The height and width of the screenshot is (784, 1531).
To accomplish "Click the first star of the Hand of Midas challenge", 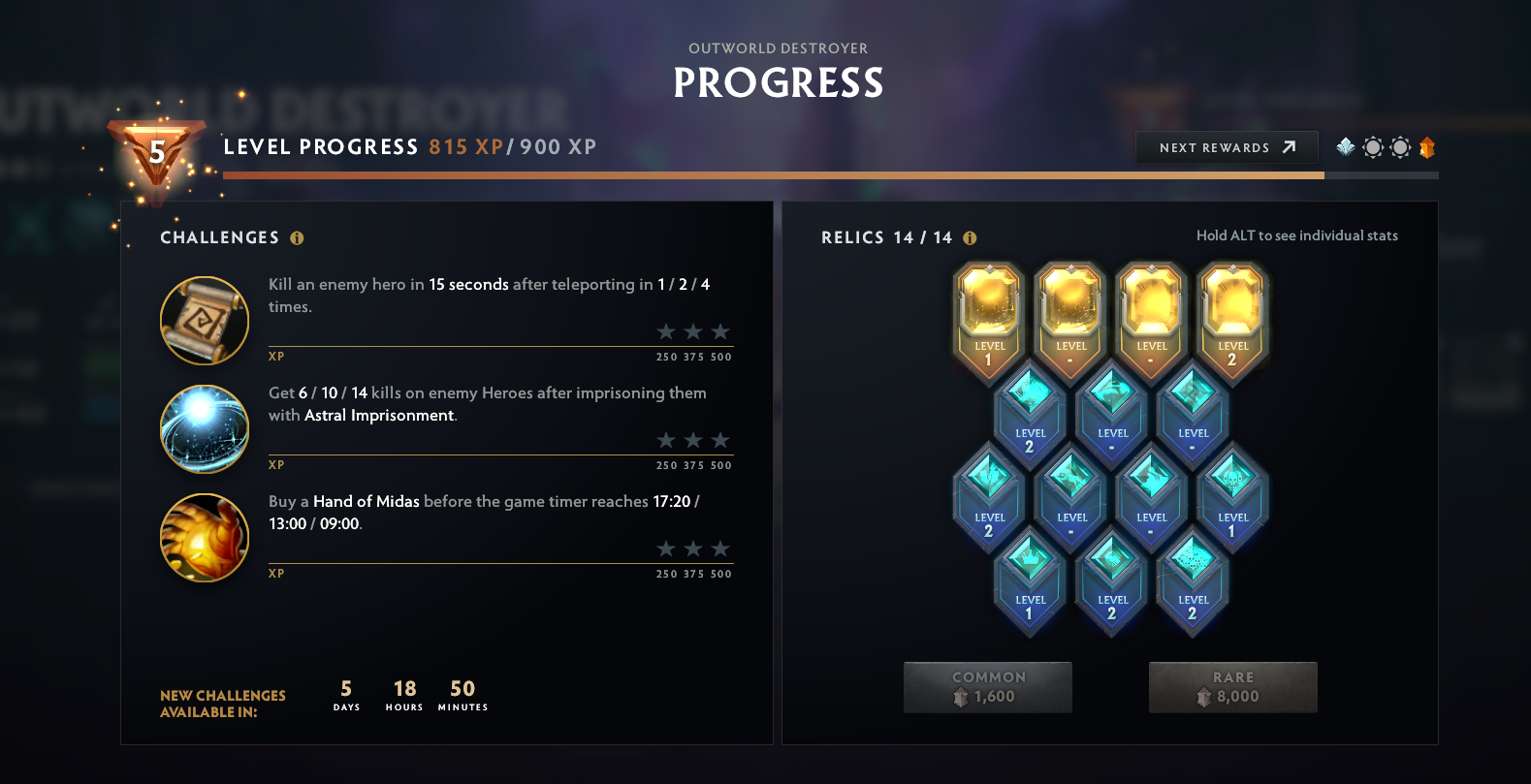I will coord(665,548).
